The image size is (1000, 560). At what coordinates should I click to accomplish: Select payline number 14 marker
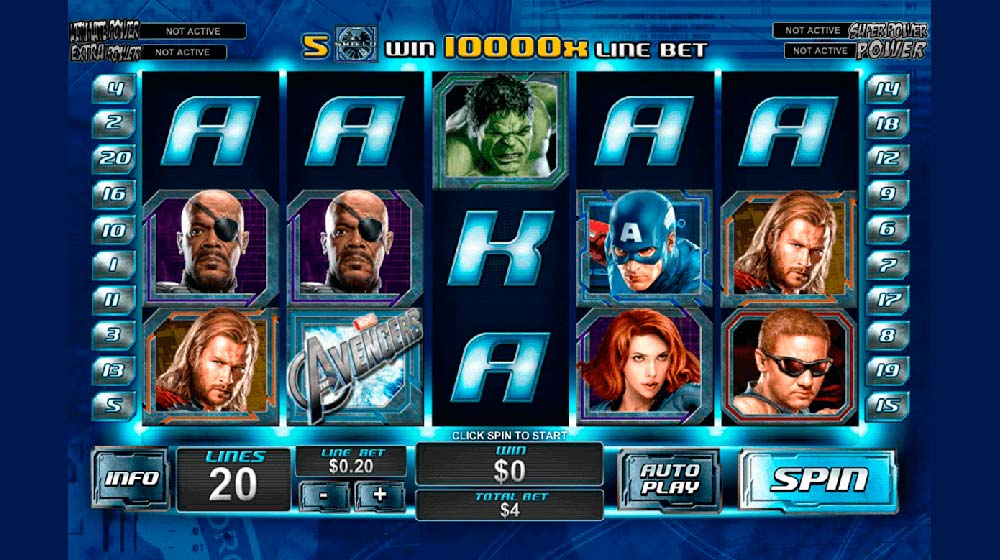point(885,89)
